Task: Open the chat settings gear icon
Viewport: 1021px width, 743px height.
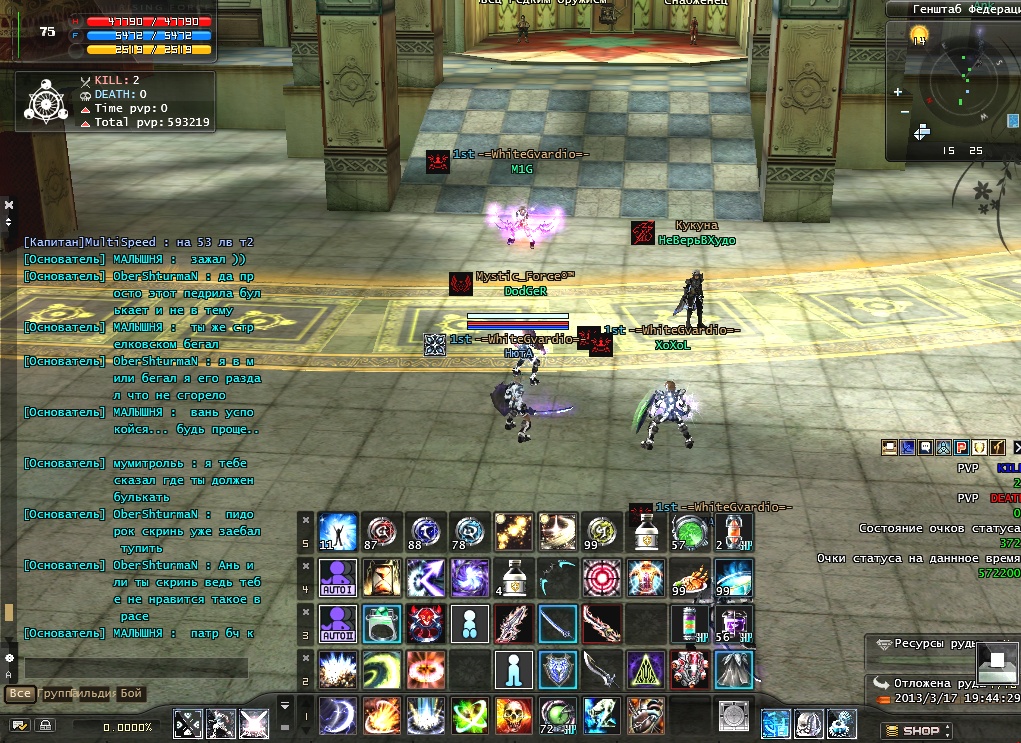Action: (x=10, y=658)
